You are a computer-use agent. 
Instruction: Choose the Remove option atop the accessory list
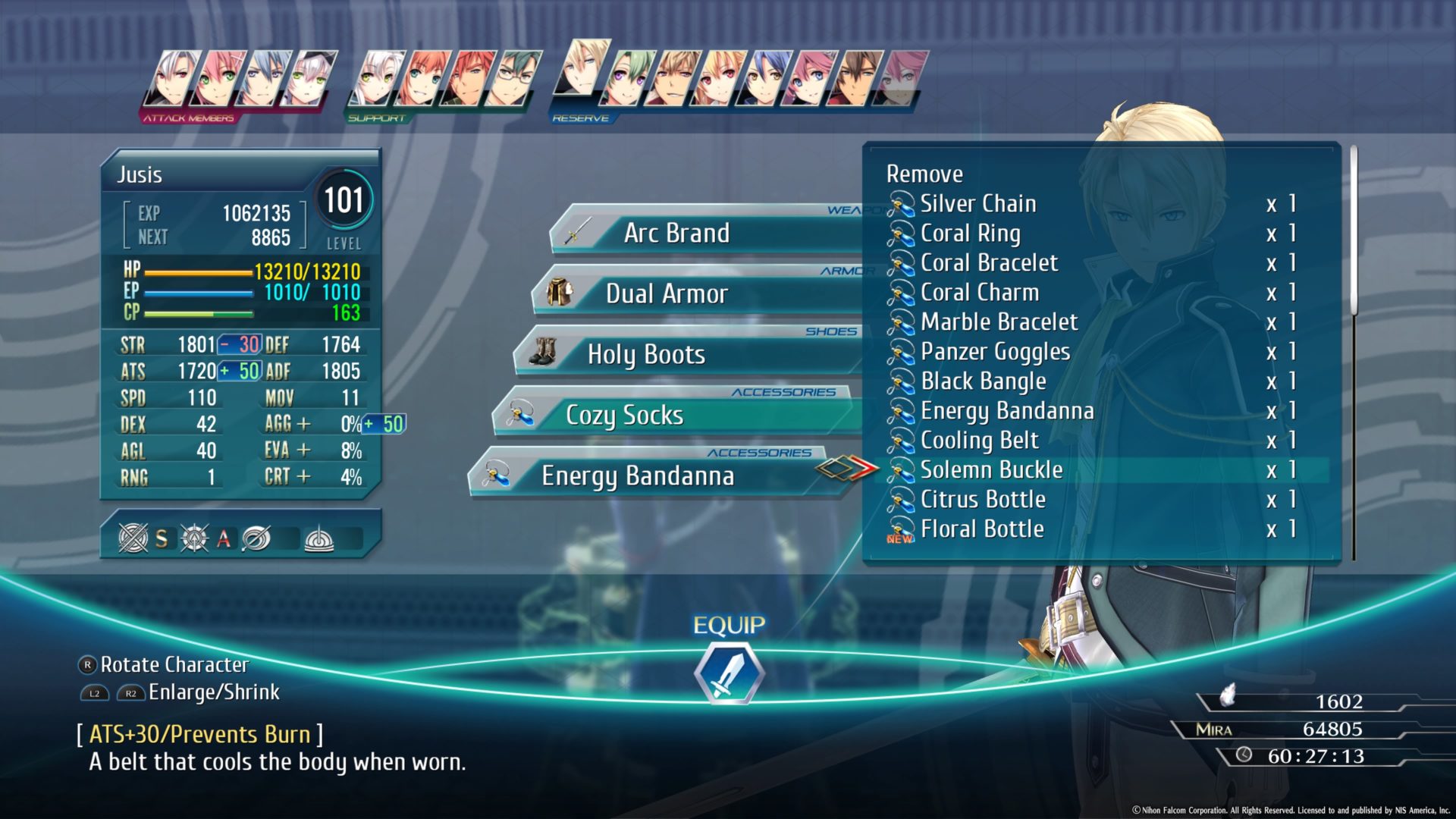coord(924,174)
